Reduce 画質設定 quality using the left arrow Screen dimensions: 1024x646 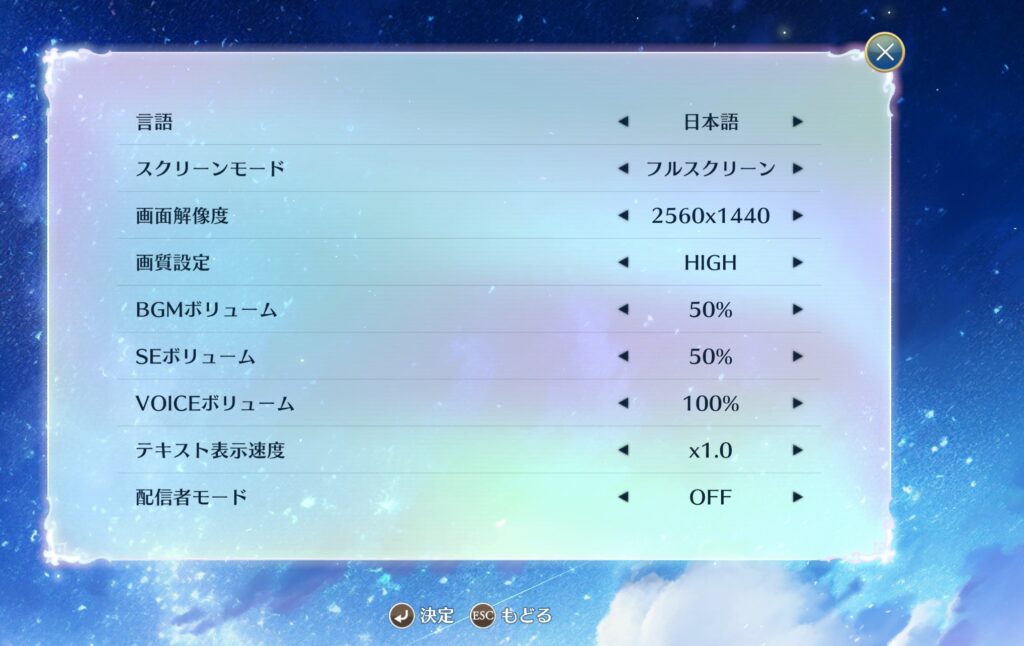coord(623,263)
